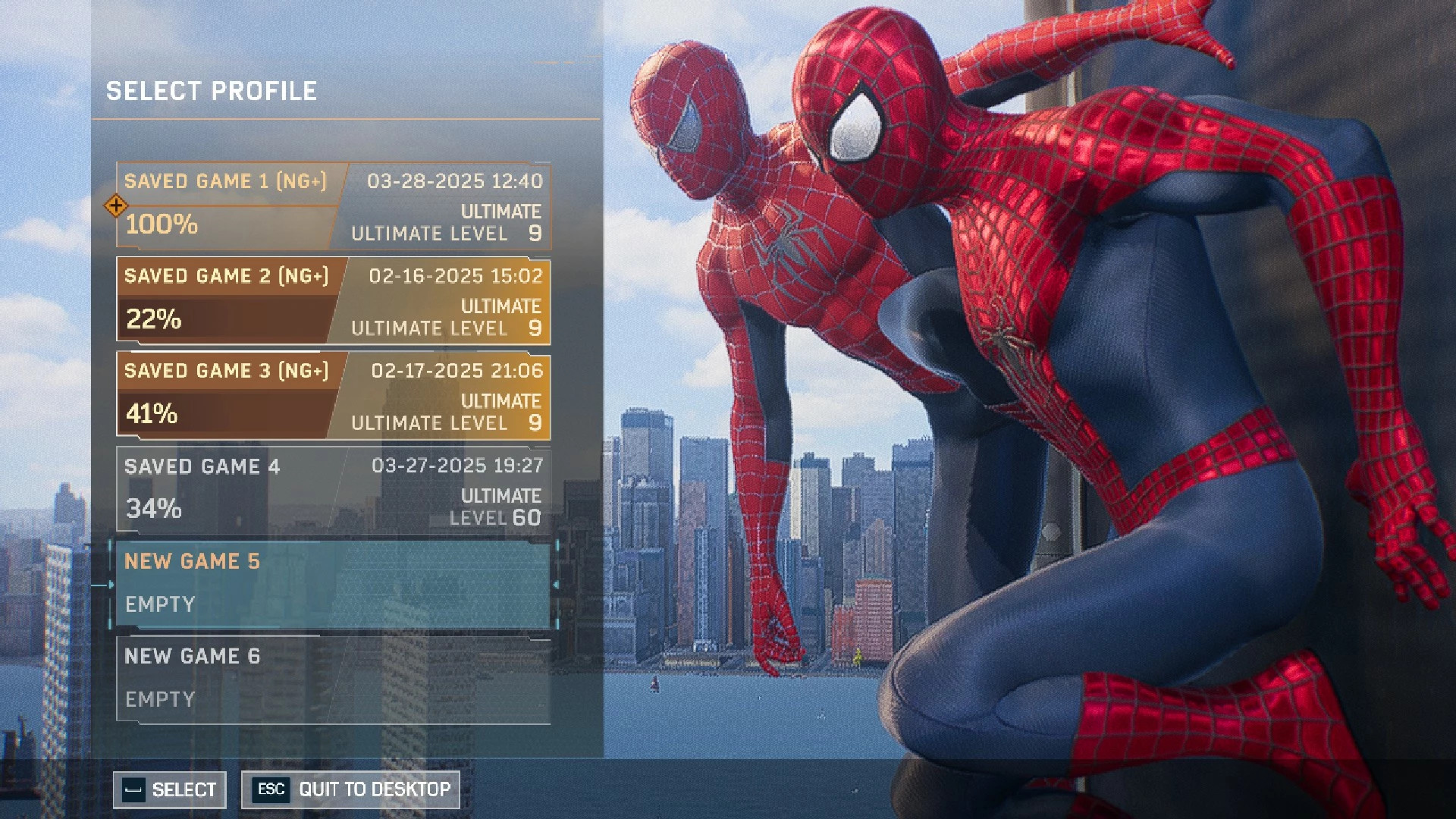This screenshot has width=1456, height=819.
Task: Click the Enter key icon beside SELECT
Action: pos(133,789)
